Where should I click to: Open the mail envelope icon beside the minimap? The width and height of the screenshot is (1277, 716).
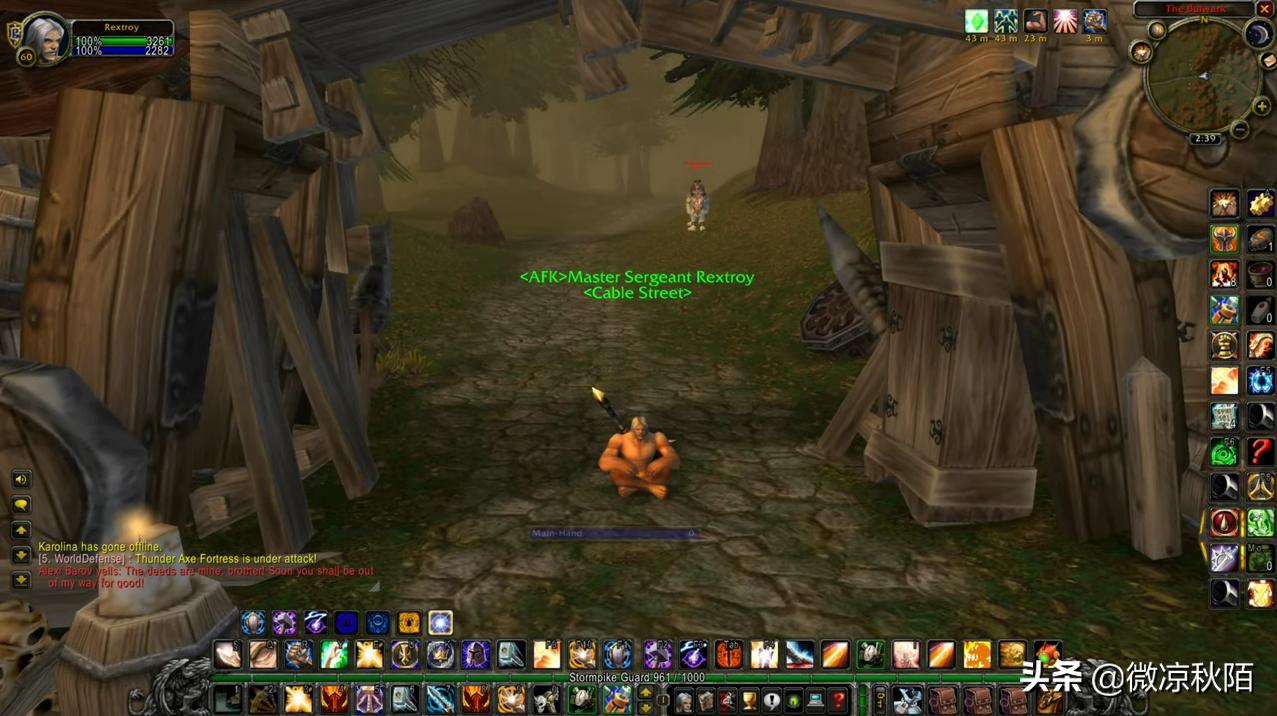1269,62
